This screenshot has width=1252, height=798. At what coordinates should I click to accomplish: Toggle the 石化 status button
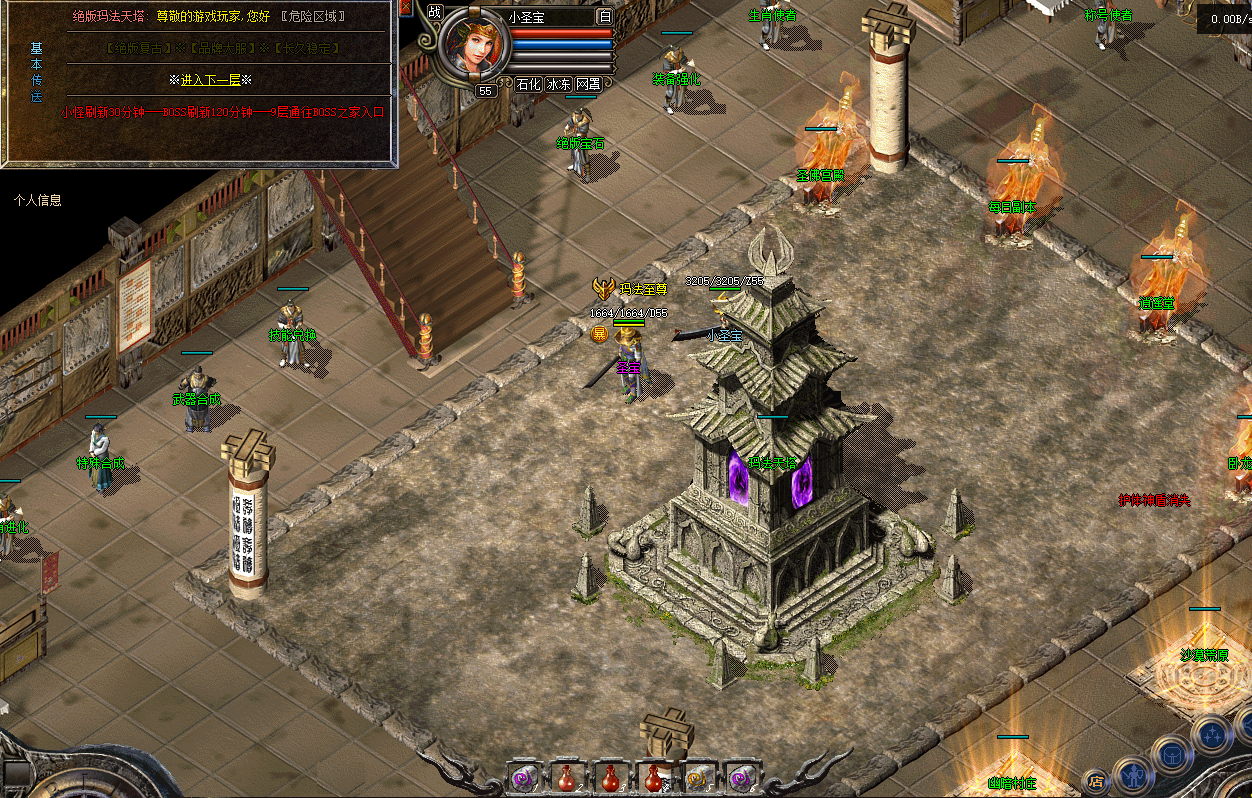coord(528,85)
